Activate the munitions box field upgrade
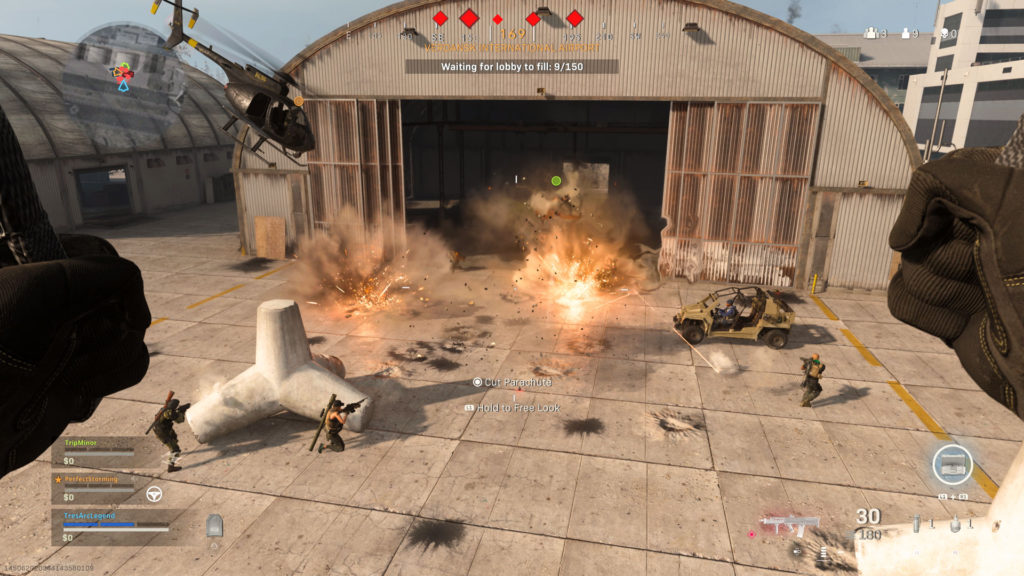Image resolution: width=1024 pixels, height=576 pixels. (x=952, y=465)
